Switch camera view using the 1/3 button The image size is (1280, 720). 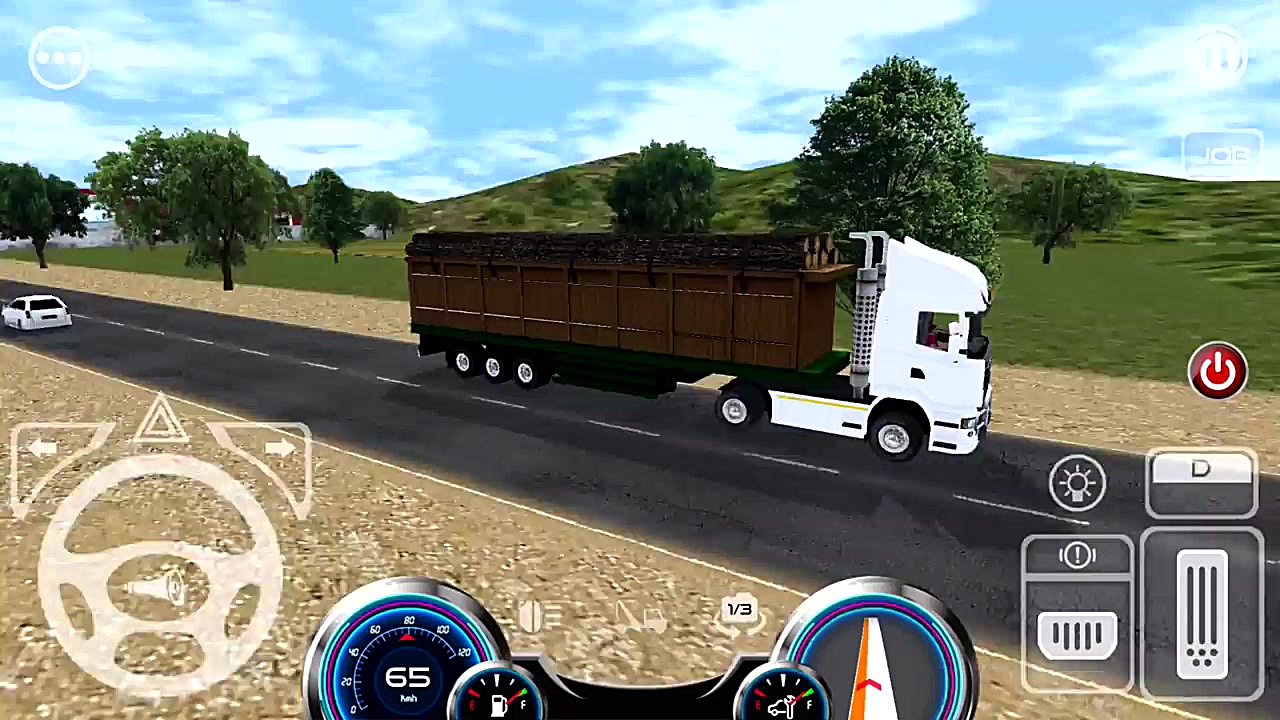[x=739, y=609]
